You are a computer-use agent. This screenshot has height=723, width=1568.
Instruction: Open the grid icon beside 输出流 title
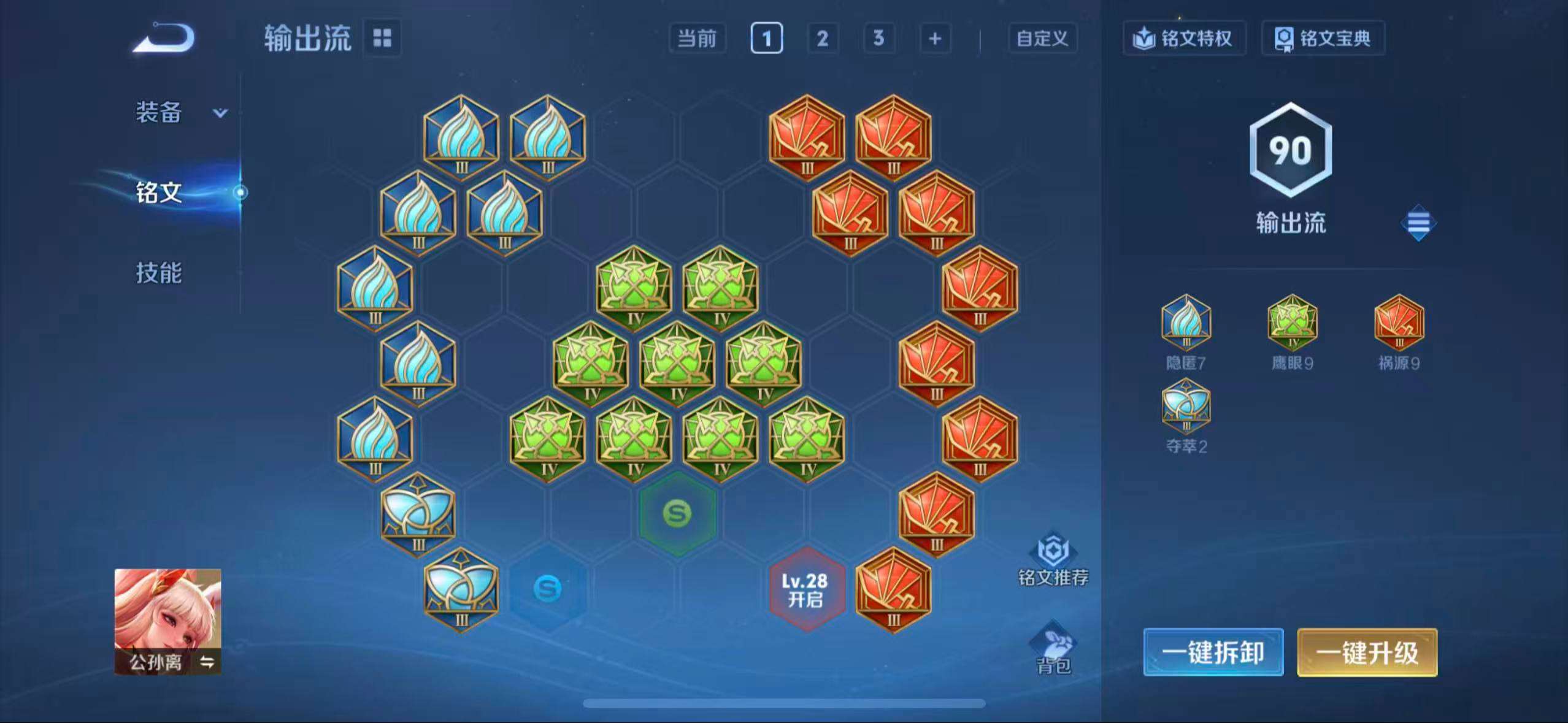pos(383,38)
